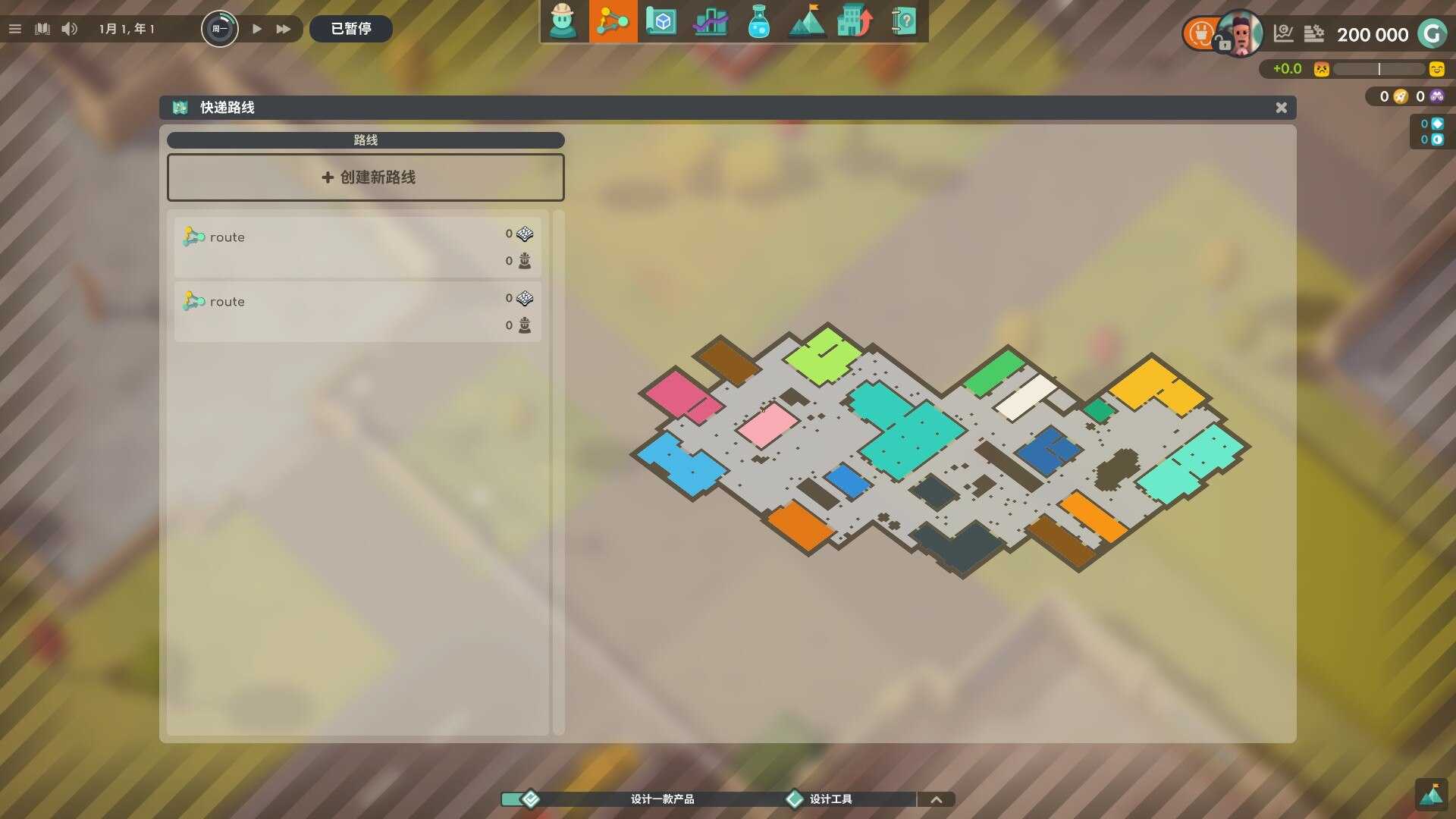Collapse the bottom objectives bar
Image resolution: width=1456 pixels, height=819 pixels.
pyautogui.click(x=937, y=799)
